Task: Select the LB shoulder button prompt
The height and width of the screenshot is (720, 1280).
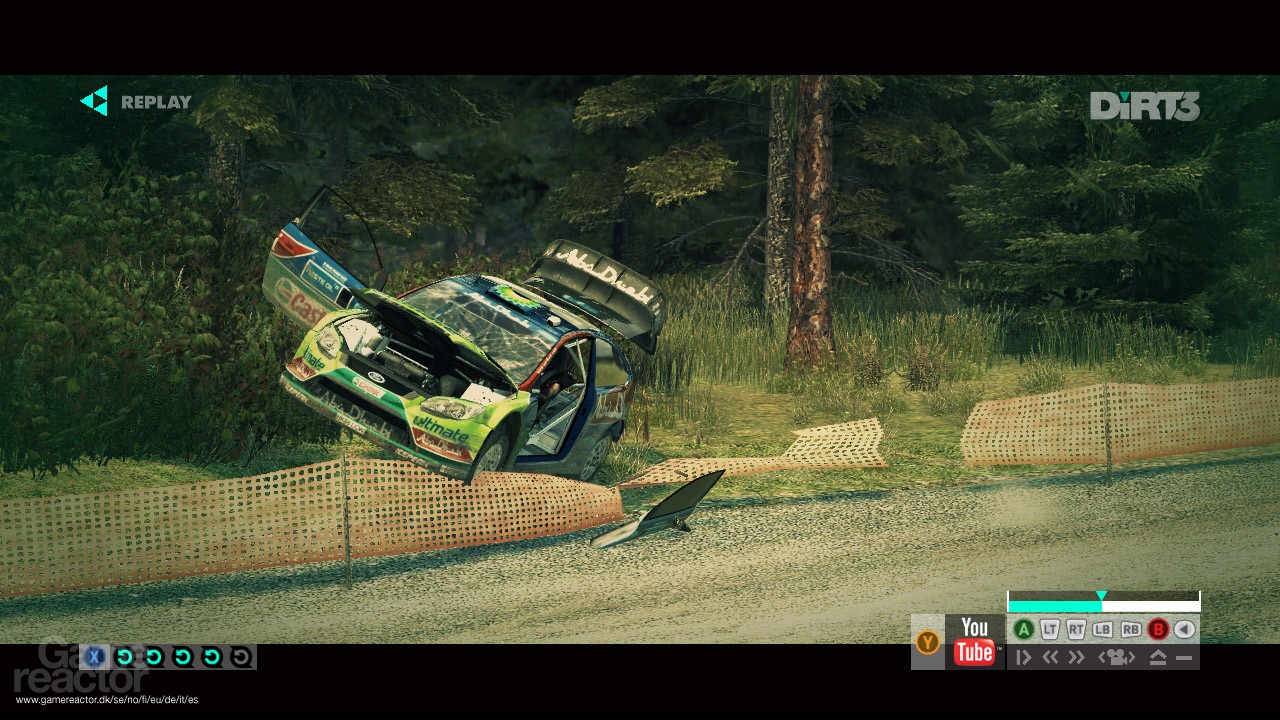Action: pyautogui.click(x=1103, y=629)
